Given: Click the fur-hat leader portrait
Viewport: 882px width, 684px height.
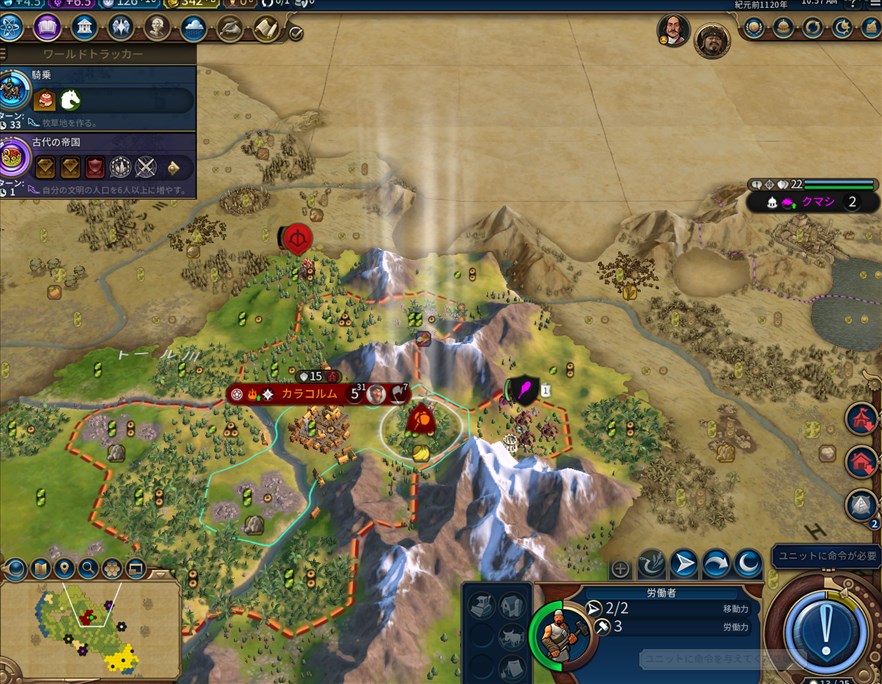Looking at the screenshot, I should tap(711, 40).
